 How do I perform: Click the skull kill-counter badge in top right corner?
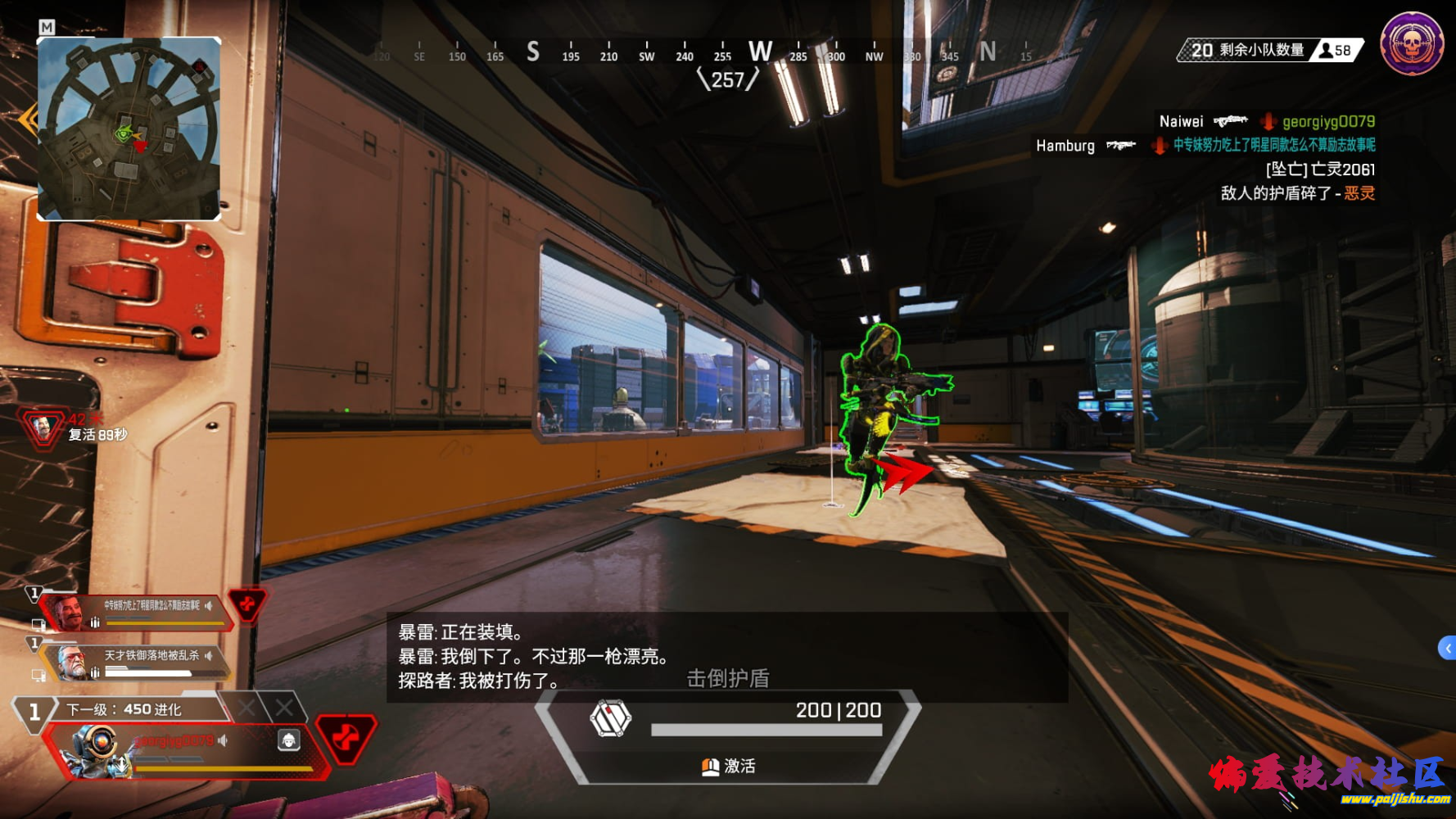(1411, 43)
